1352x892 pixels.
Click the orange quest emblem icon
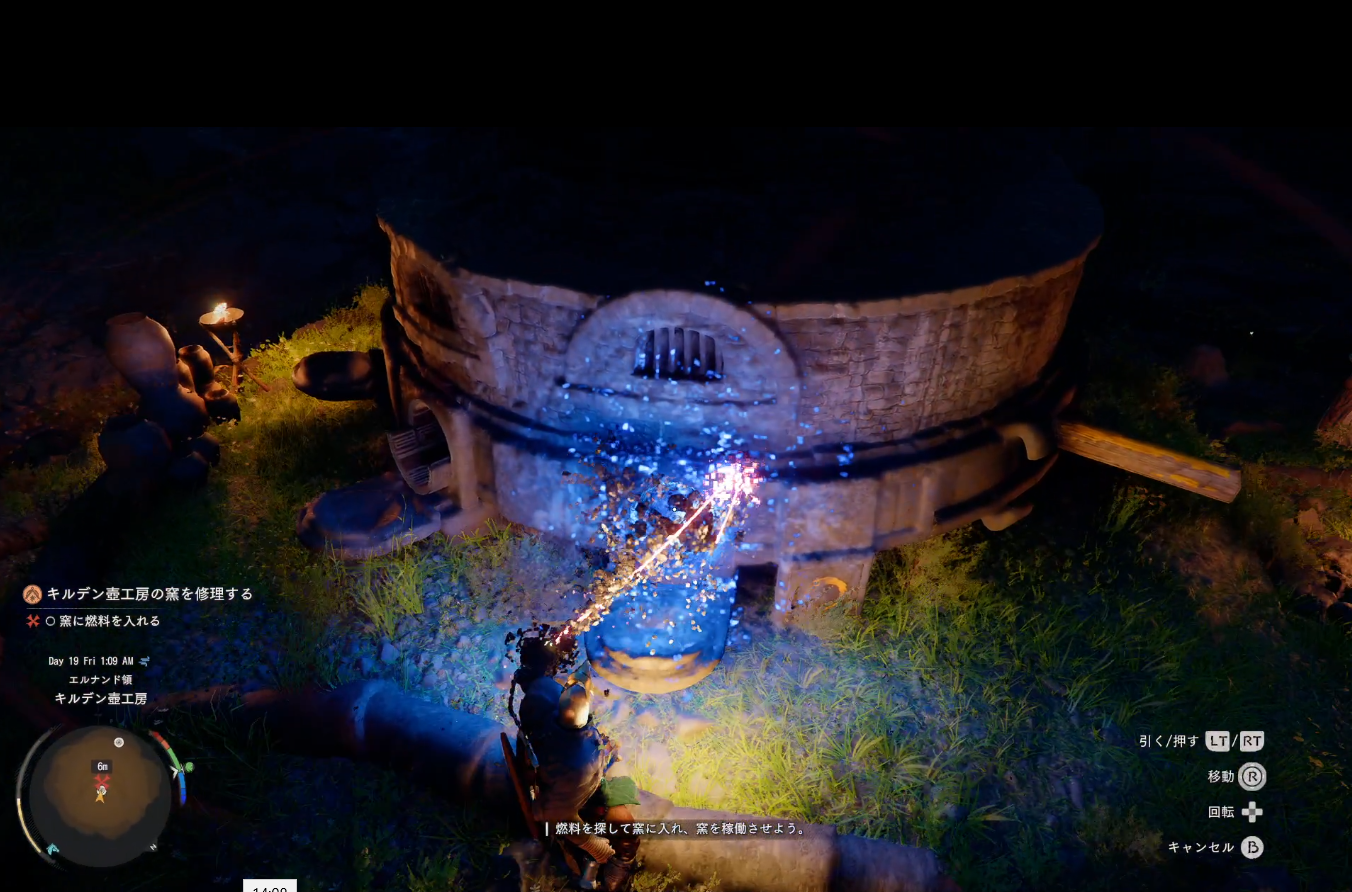(33, 594)
